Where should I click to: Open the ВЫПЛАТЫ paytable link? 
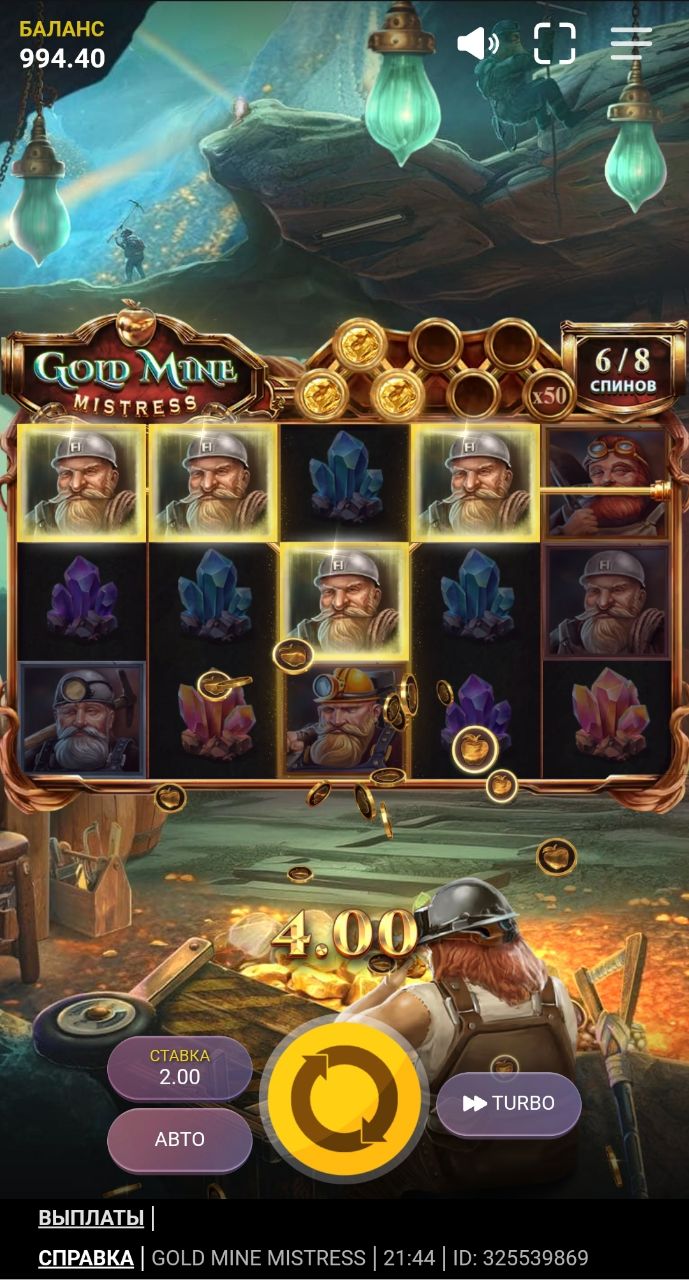[91, 1218]
